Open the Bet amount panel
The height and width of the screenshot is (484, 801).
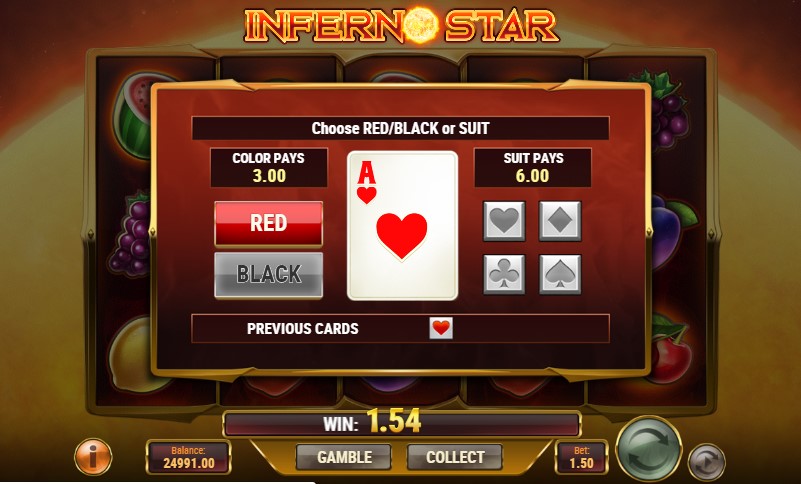click(580, 457)
